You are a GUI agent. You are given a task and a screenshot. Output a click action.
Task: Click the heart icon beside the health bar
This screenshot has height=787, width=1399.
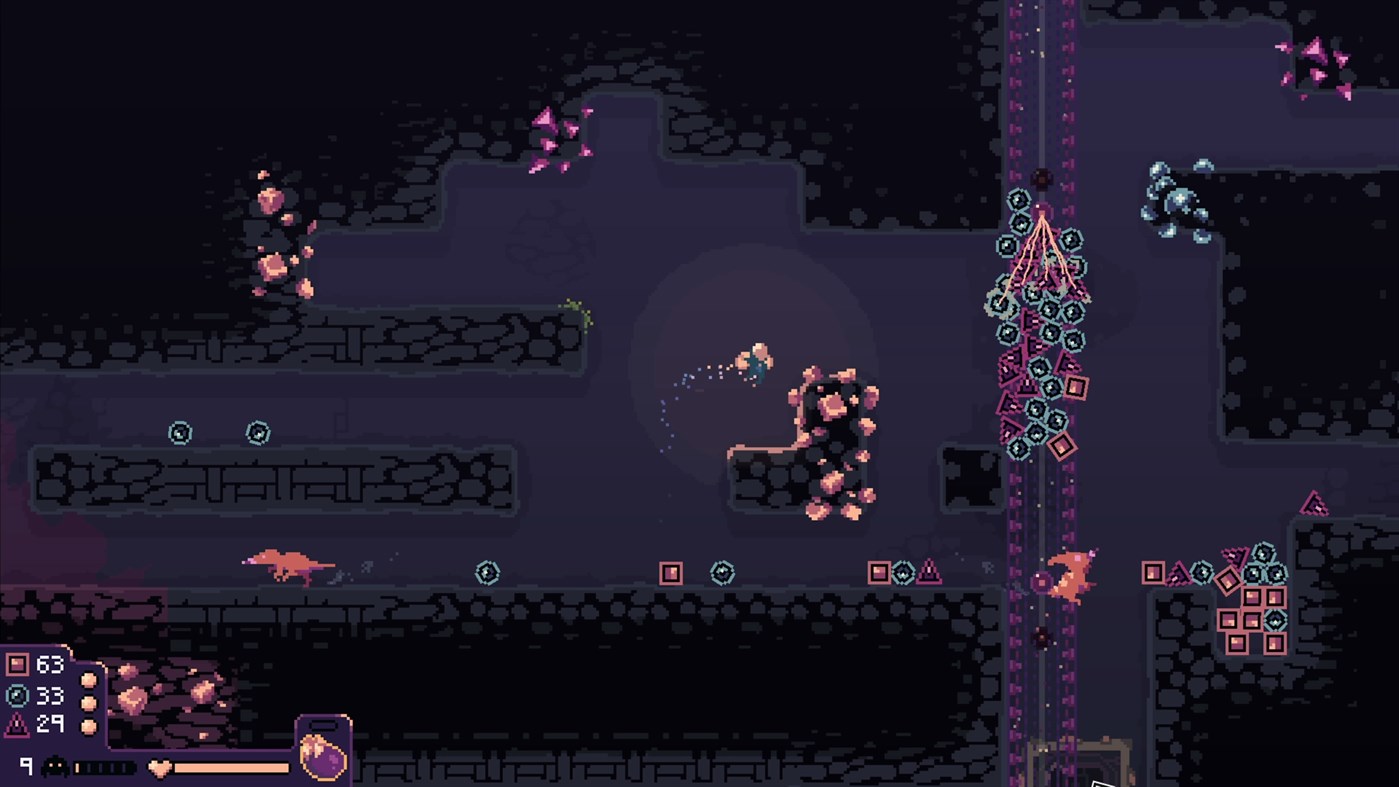point(160,766)
